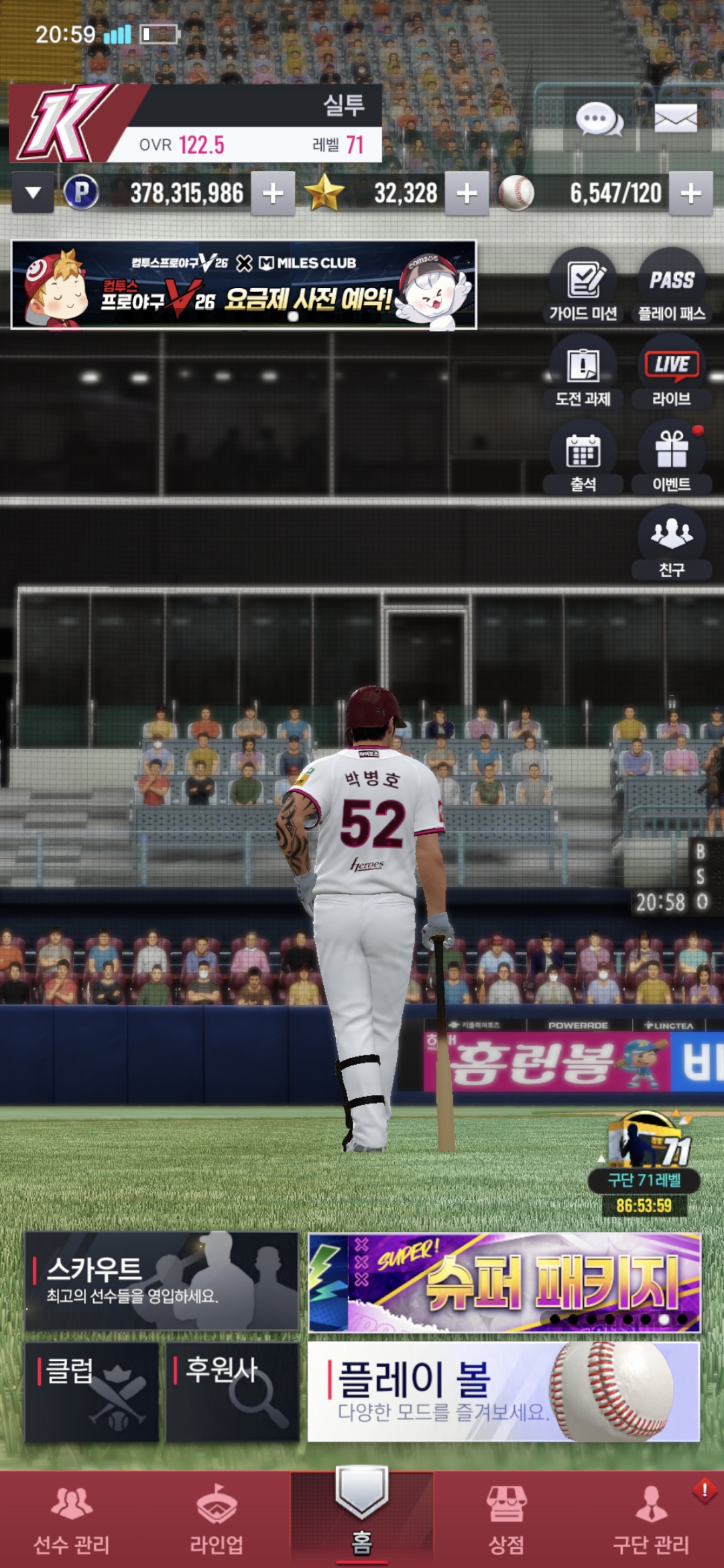Screen dimensions: 724x1568
Task: Open the 이벤트 gift box events
Action: (671, 458)
